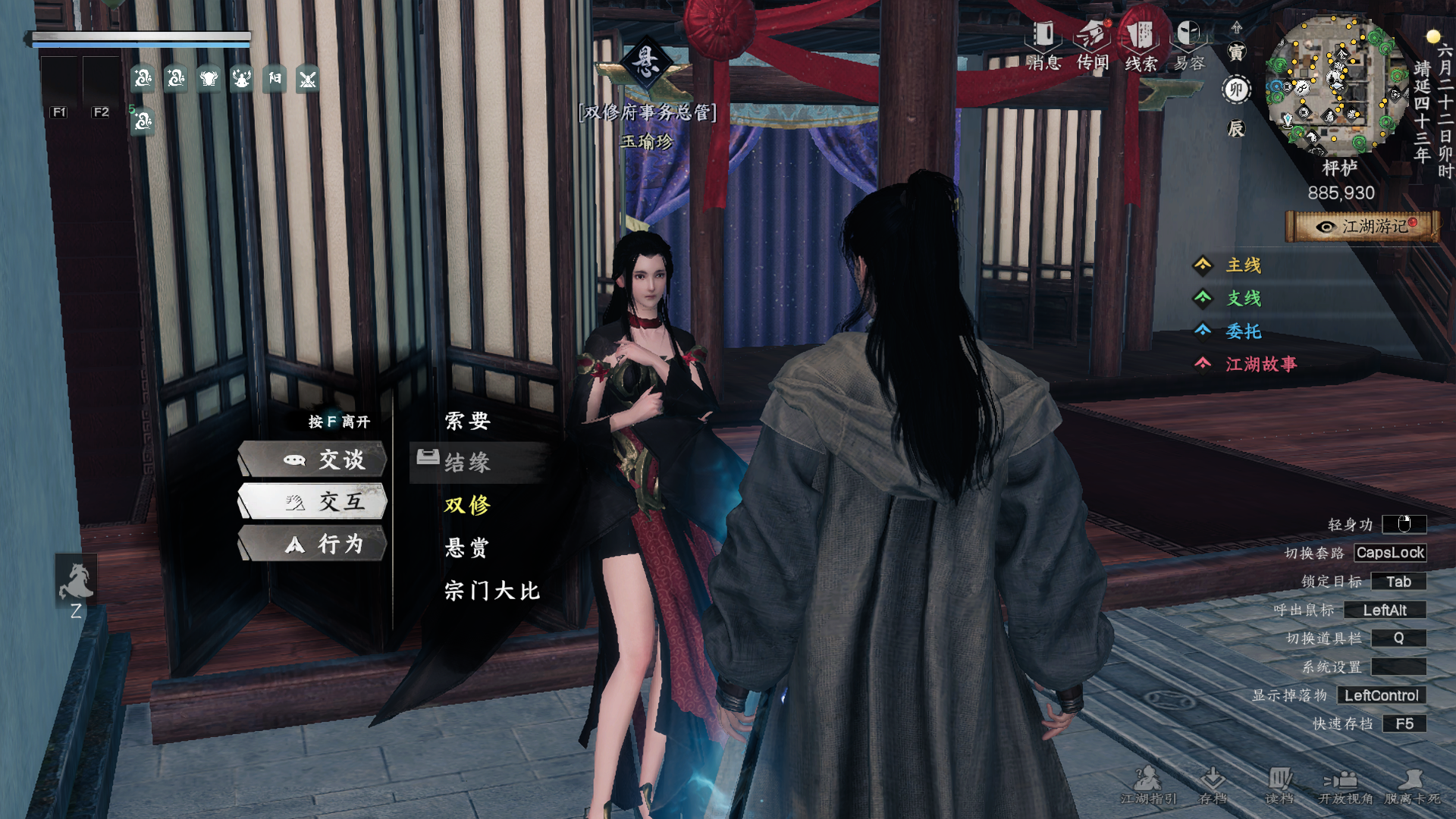This screenshot has width=1456, height=819.
Task: Open the 读档 load game button
Action: 1279,786
